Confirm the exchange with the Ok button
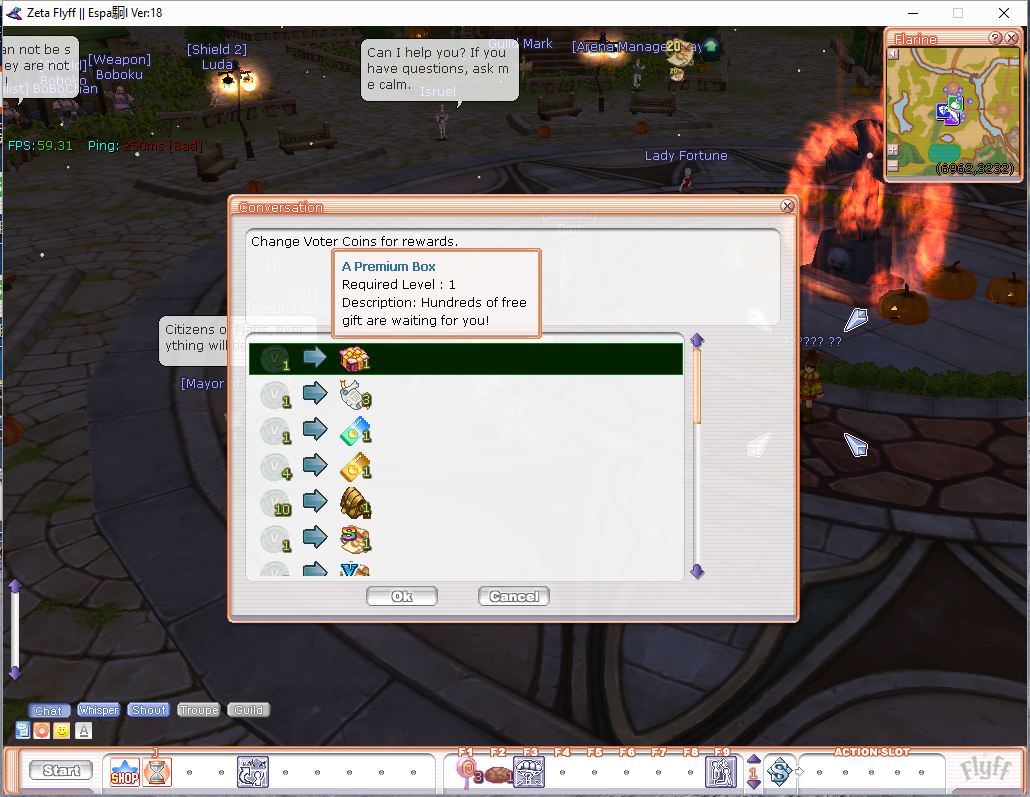 click(402, 596)
